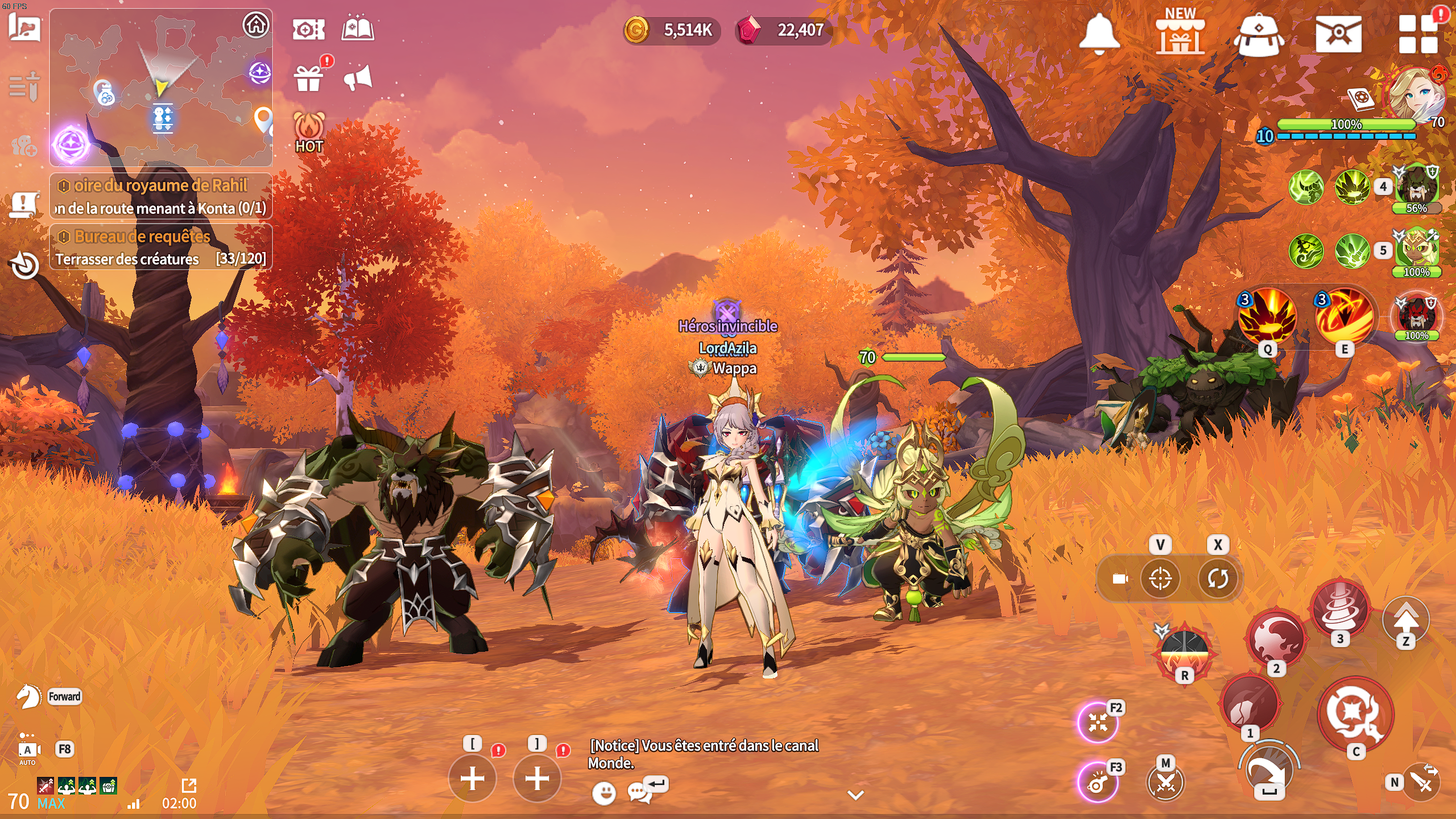Select the royaume de Rahil quest
Viewport: 1456px width, 819px height.
click(x=161, y=196)
